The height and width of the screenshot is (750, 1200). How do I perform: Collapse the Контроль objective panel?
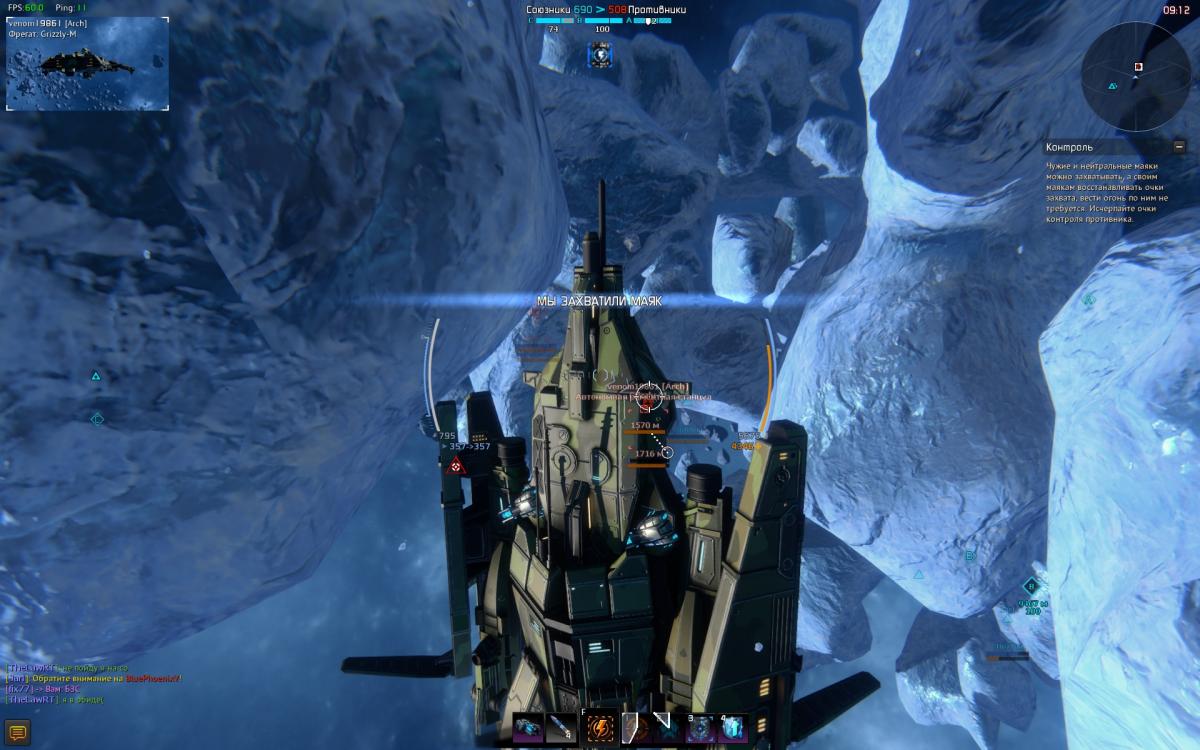pyautogui.click(x=1179, y=147)
